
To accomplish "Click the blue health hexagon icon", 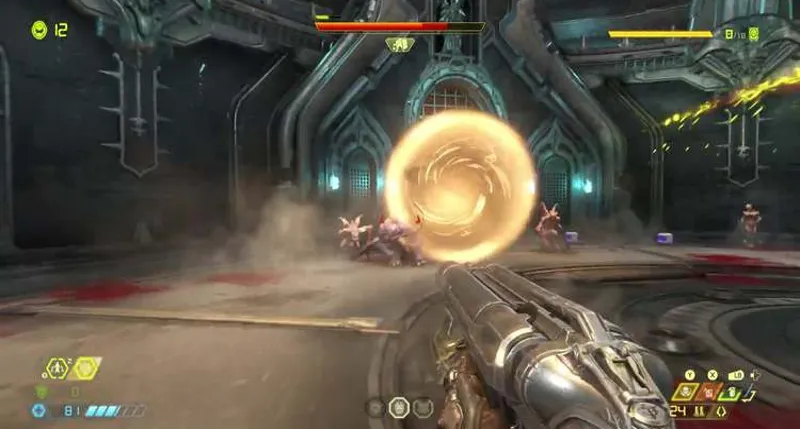I will click(x=40, y=410).
